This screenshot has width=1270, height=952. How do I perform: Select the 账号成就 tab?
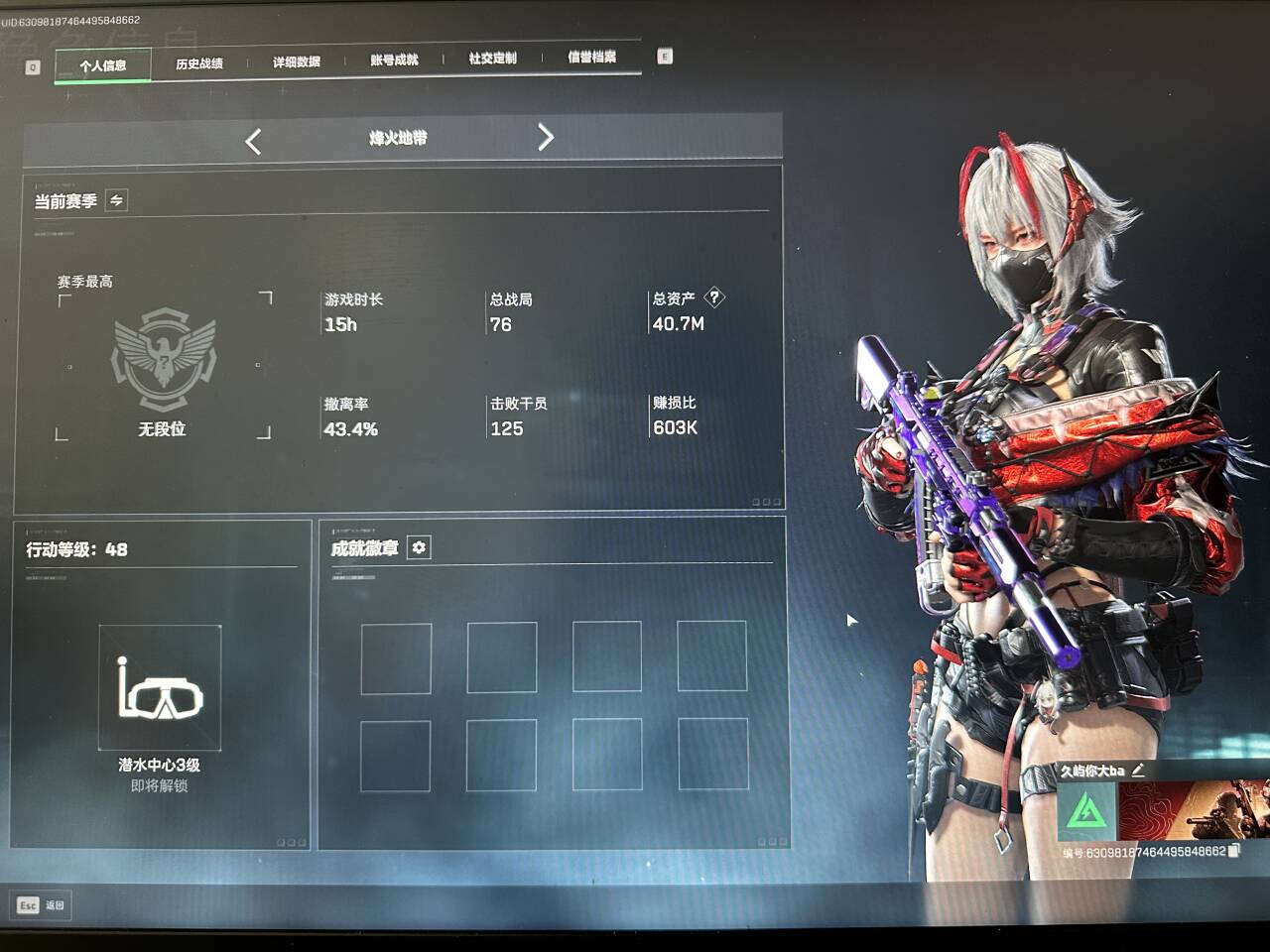394,59
